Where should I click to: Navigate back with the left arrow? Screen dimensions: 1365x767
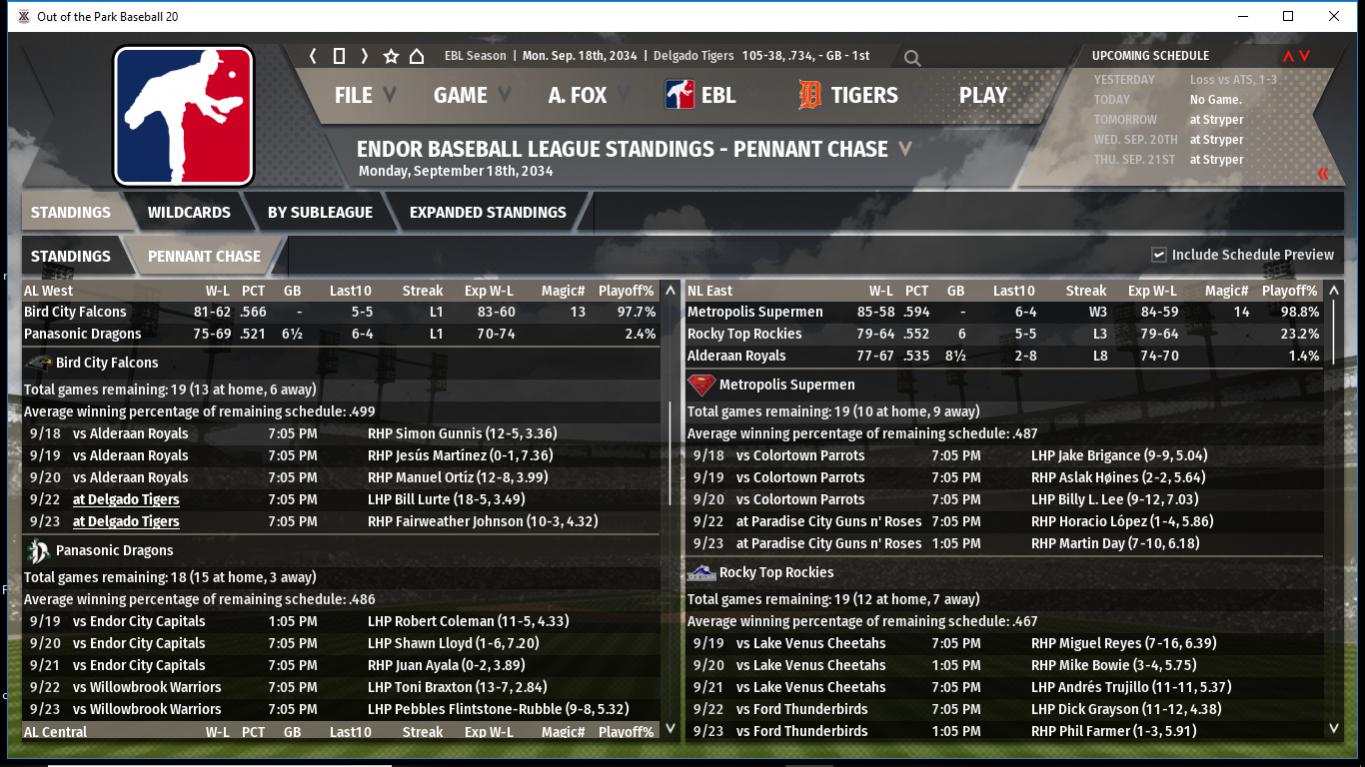pos(313,56)
